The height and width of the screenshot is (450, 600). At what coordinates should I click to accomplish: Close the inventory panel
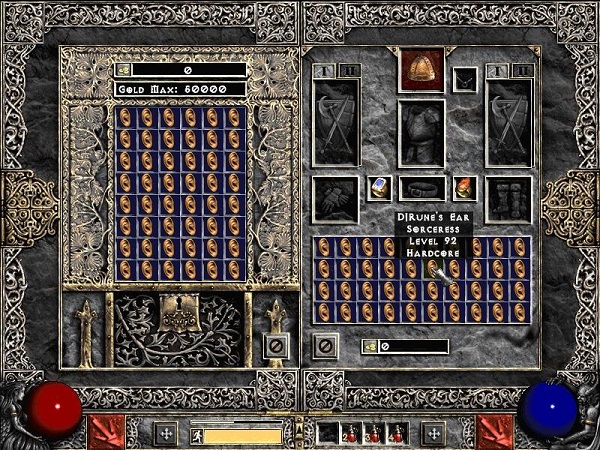pyautogui.click(x=325, y=345)
